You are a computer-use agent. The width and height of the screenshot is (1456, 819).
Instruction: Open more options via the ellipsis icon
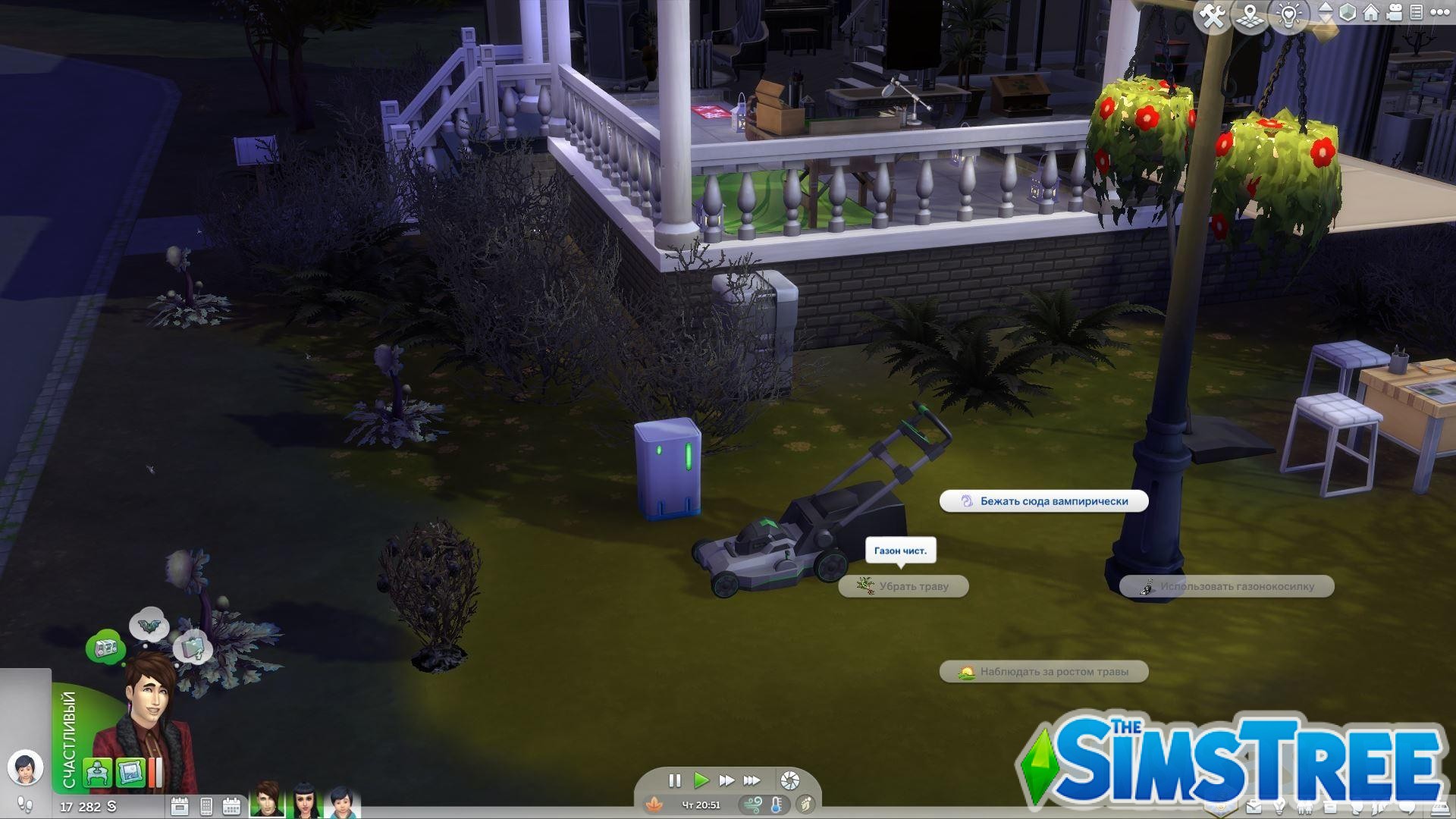click(x=1441, y=13)
